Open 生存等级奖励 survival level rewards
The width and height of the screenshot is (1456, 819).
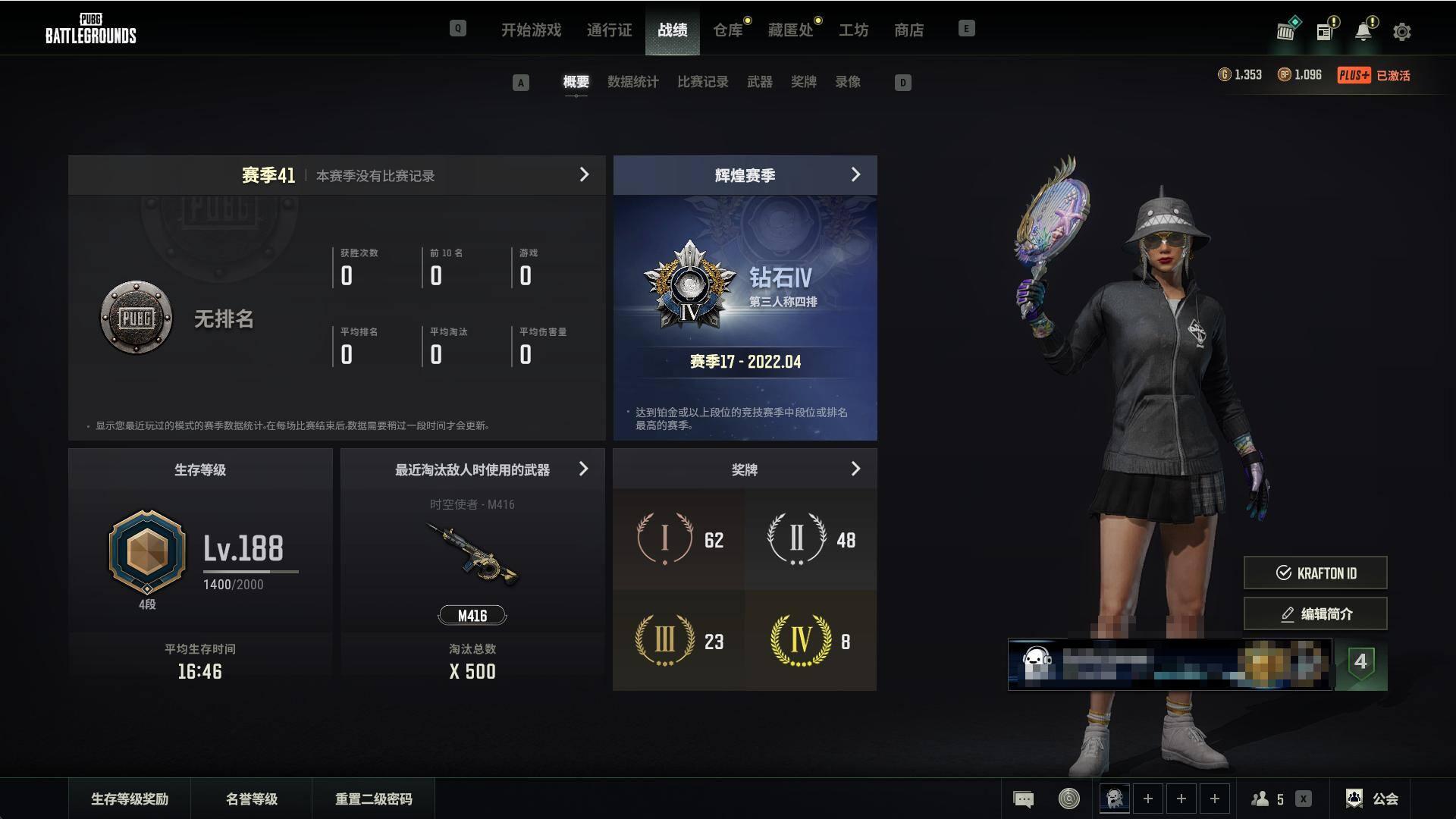coord(130,799)
